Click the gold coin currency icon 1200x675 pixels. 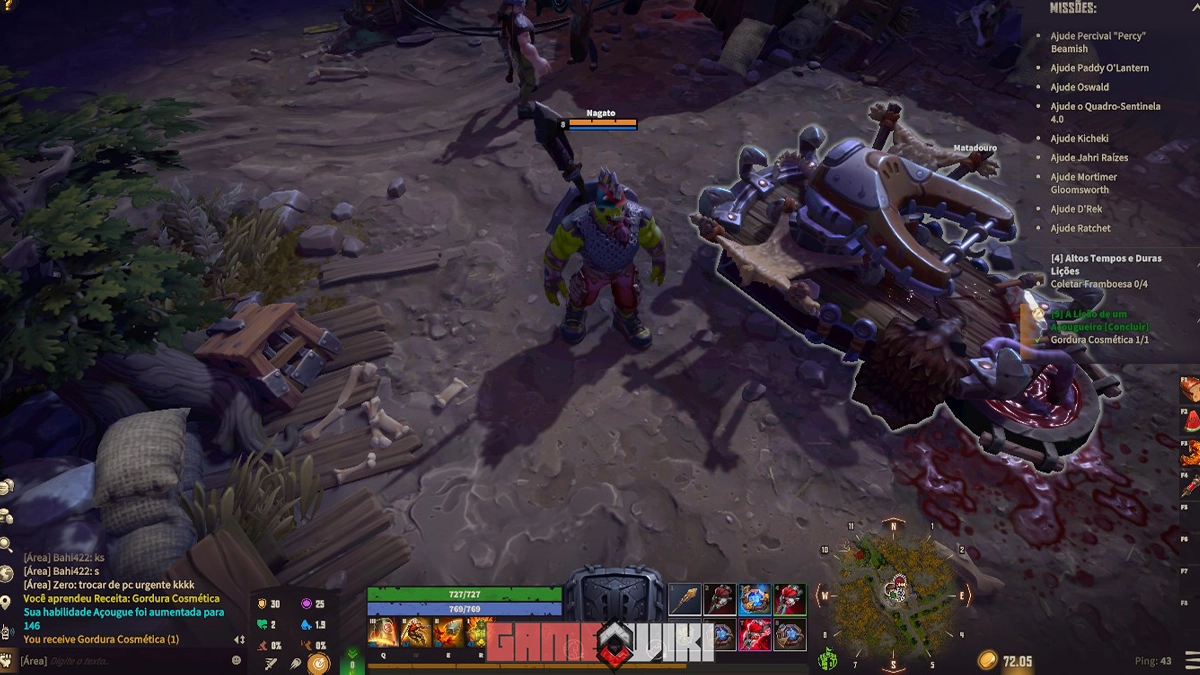click(x=987, y=661)
